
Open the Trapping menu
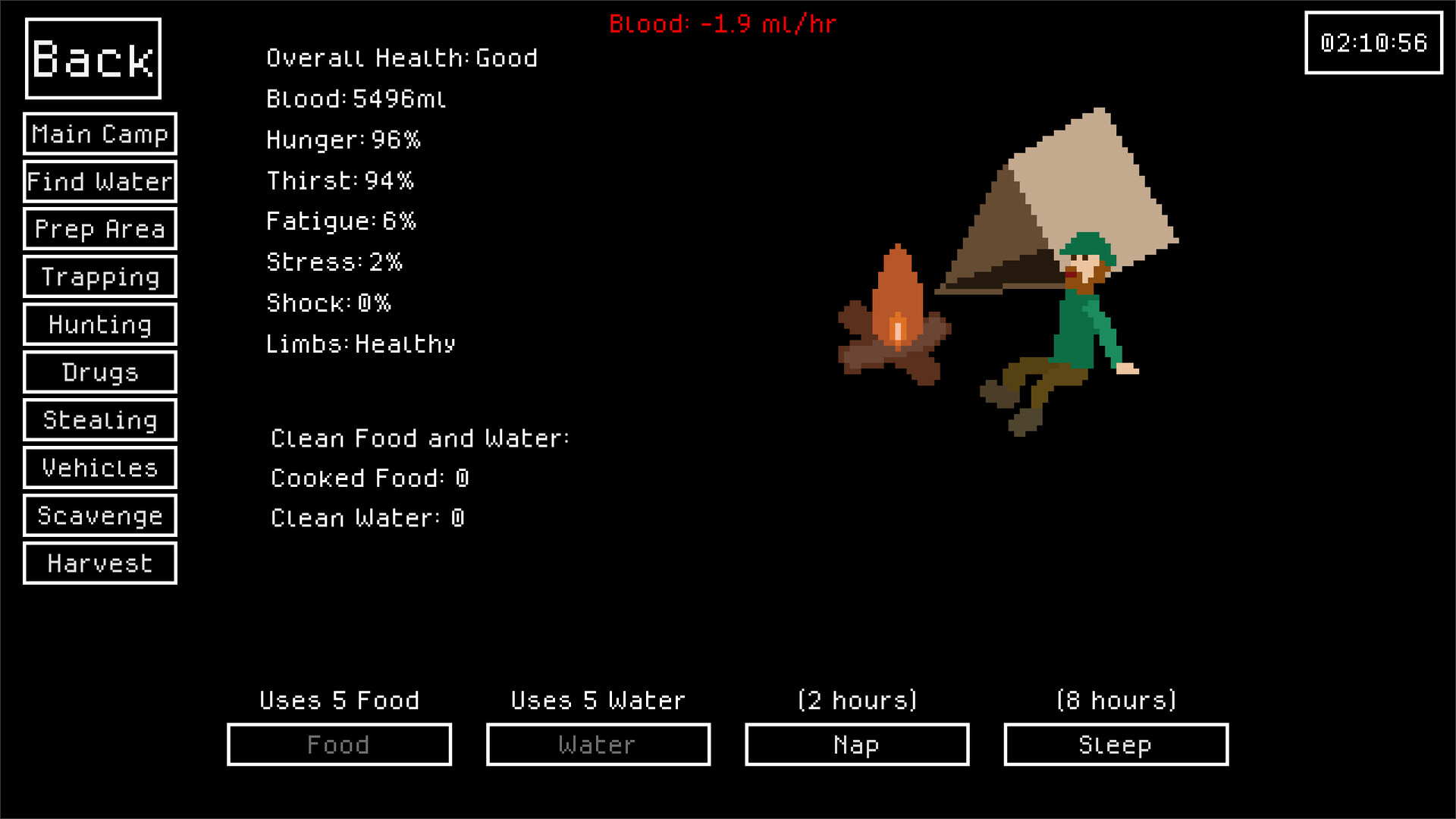(x=99, y=277)
